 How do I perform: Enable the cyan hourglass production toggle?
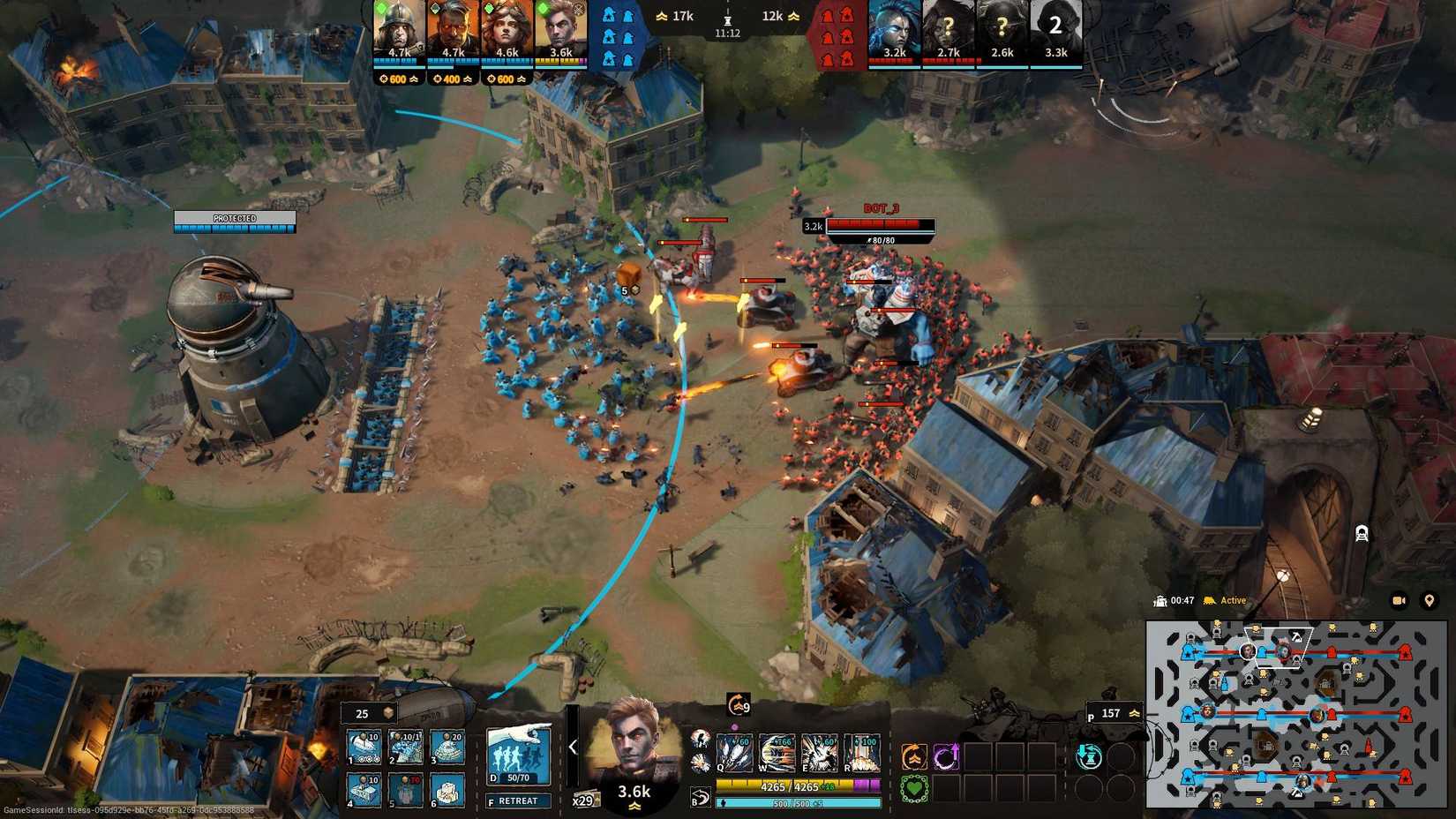(1089, 756)
